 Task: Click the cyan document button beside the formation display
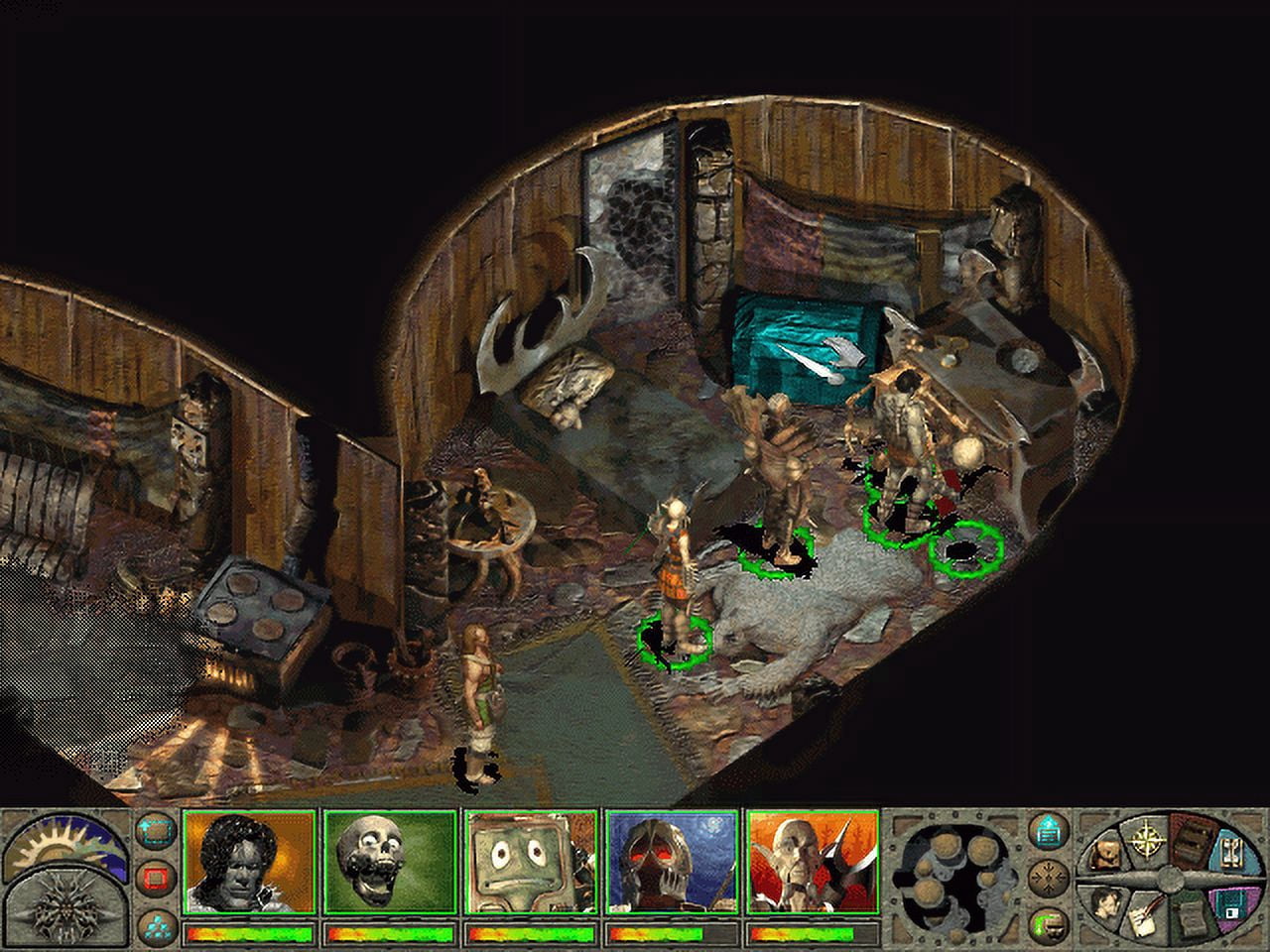tap(1047, 830)
